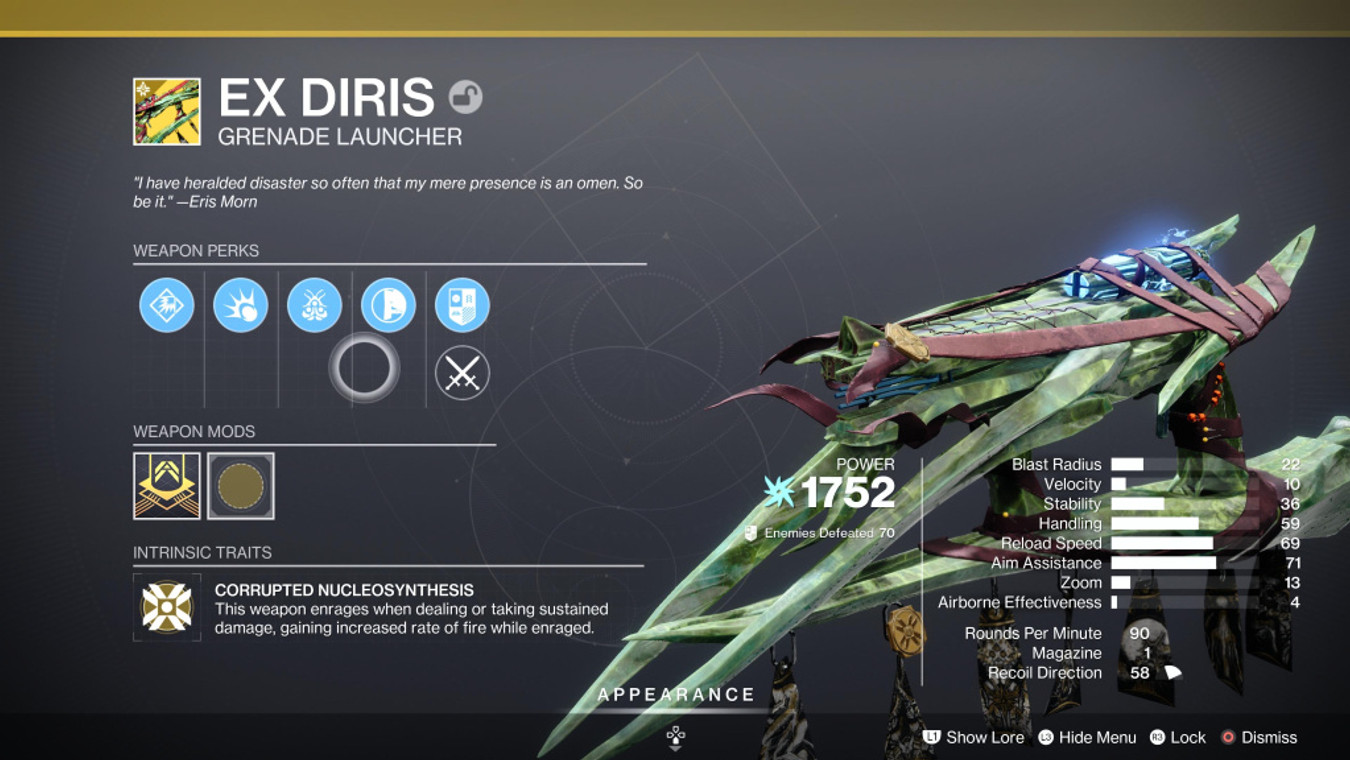Select the first launch barrel perk icon
This screenshot has width=1350, height=760.
point(166,305)
